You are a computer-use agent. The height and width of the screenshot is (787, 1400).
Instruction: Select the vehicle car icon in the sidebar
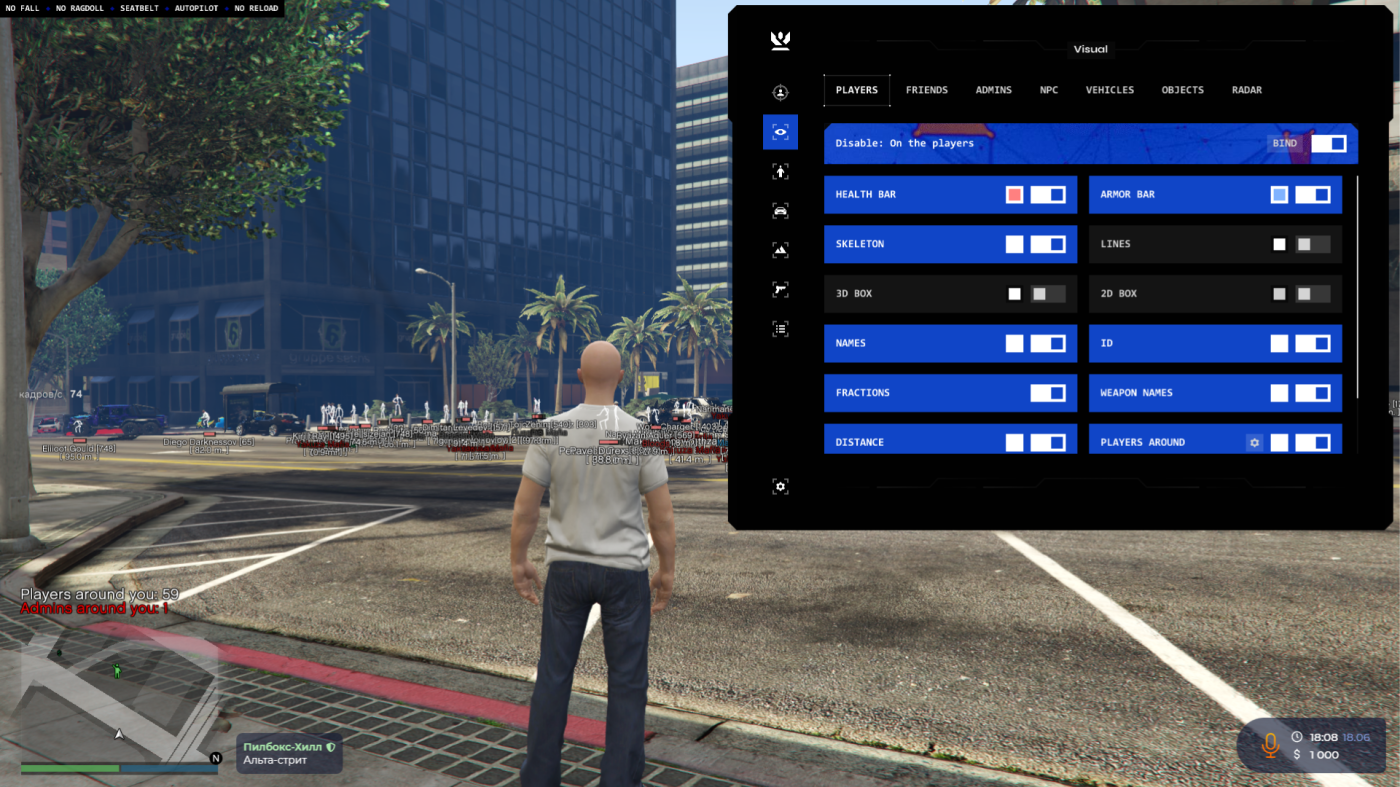tap(780, 209)
